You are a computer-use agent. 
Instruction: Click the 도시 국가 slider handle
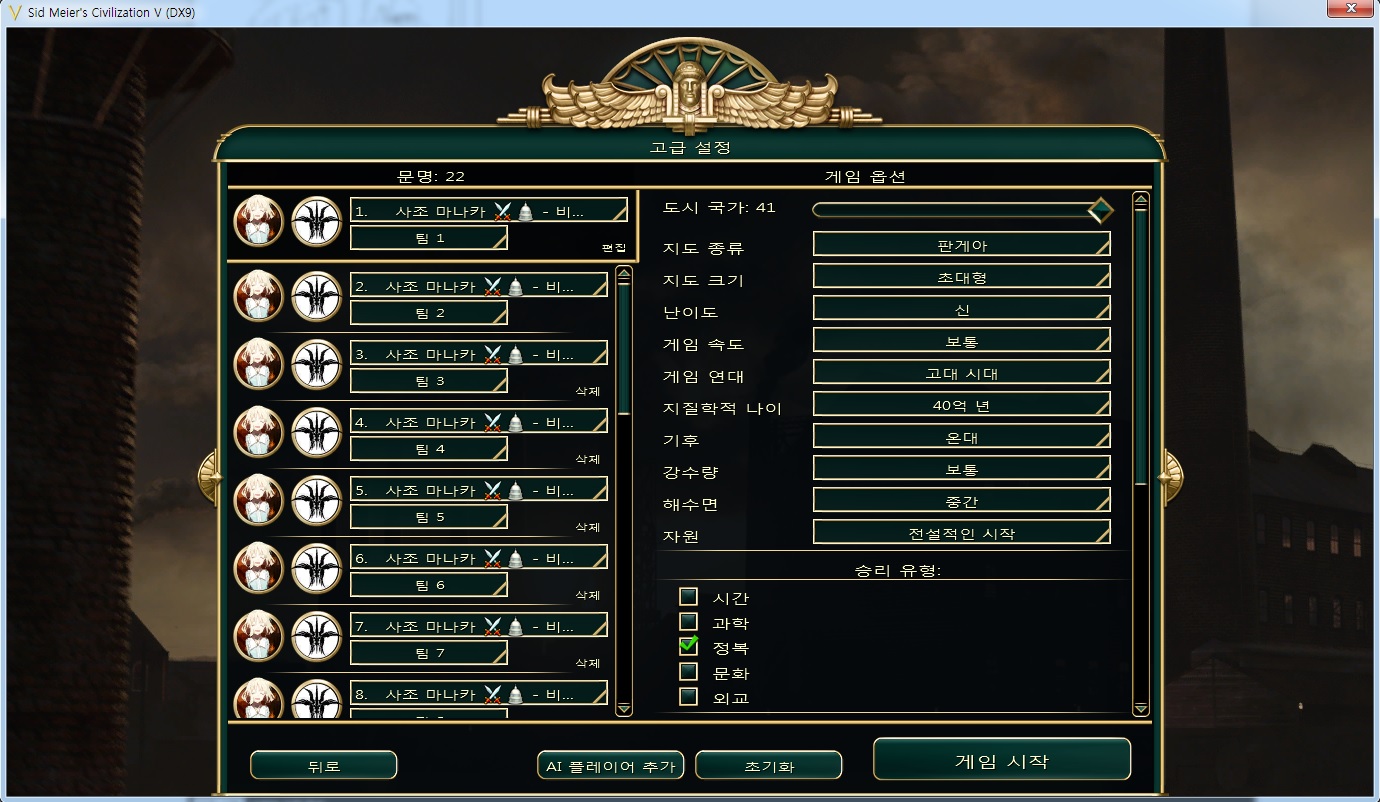1100,210
